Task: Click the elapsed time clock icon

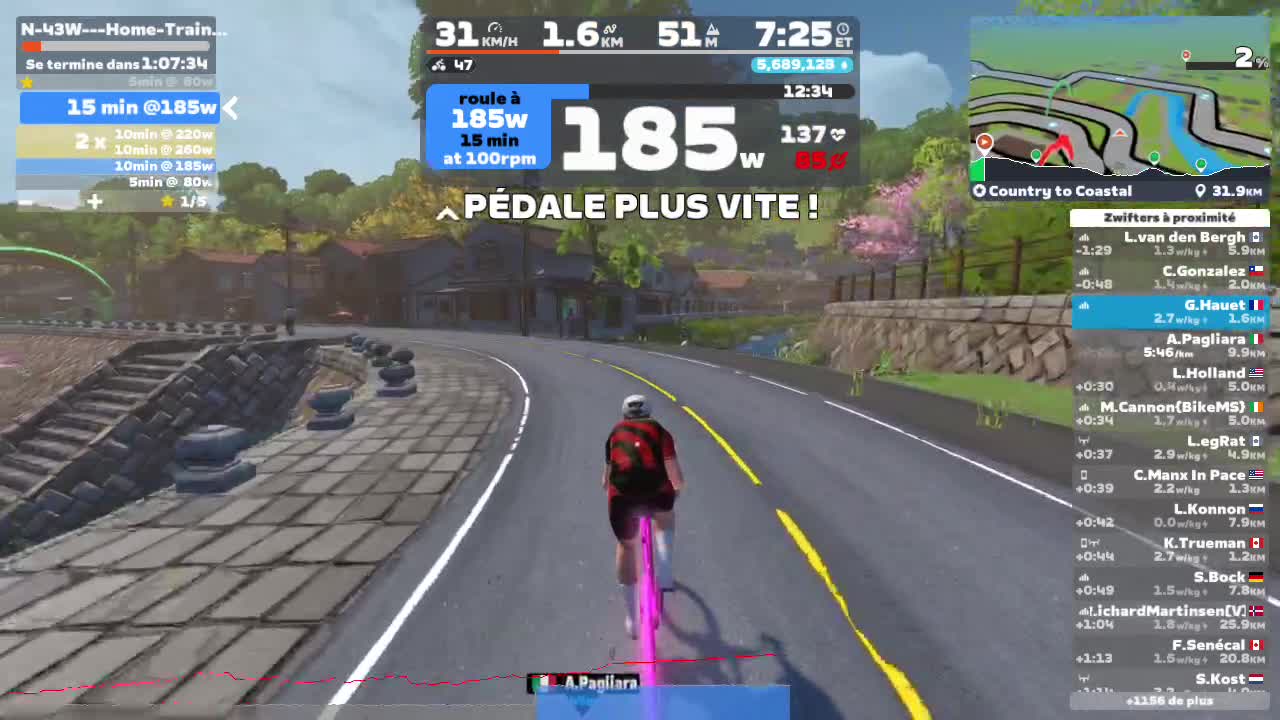Action: [844, 29]
